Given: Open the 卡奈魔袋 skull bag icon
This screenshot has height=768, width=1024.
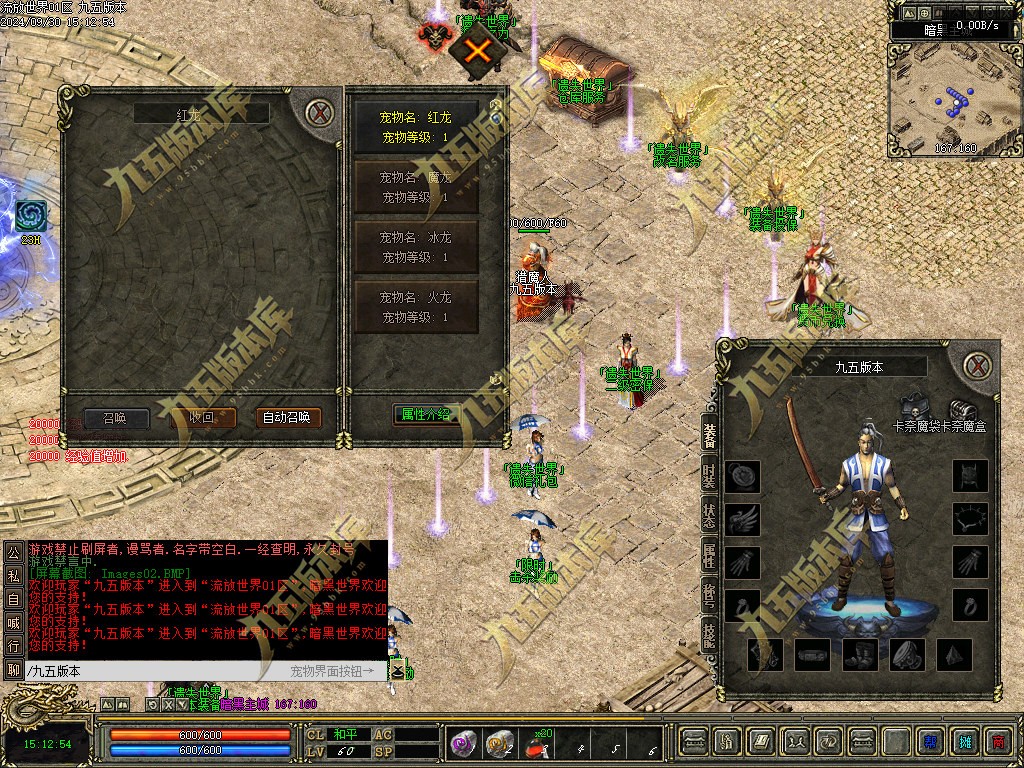Looking at the screenshot, I should (x=914, y=410).
